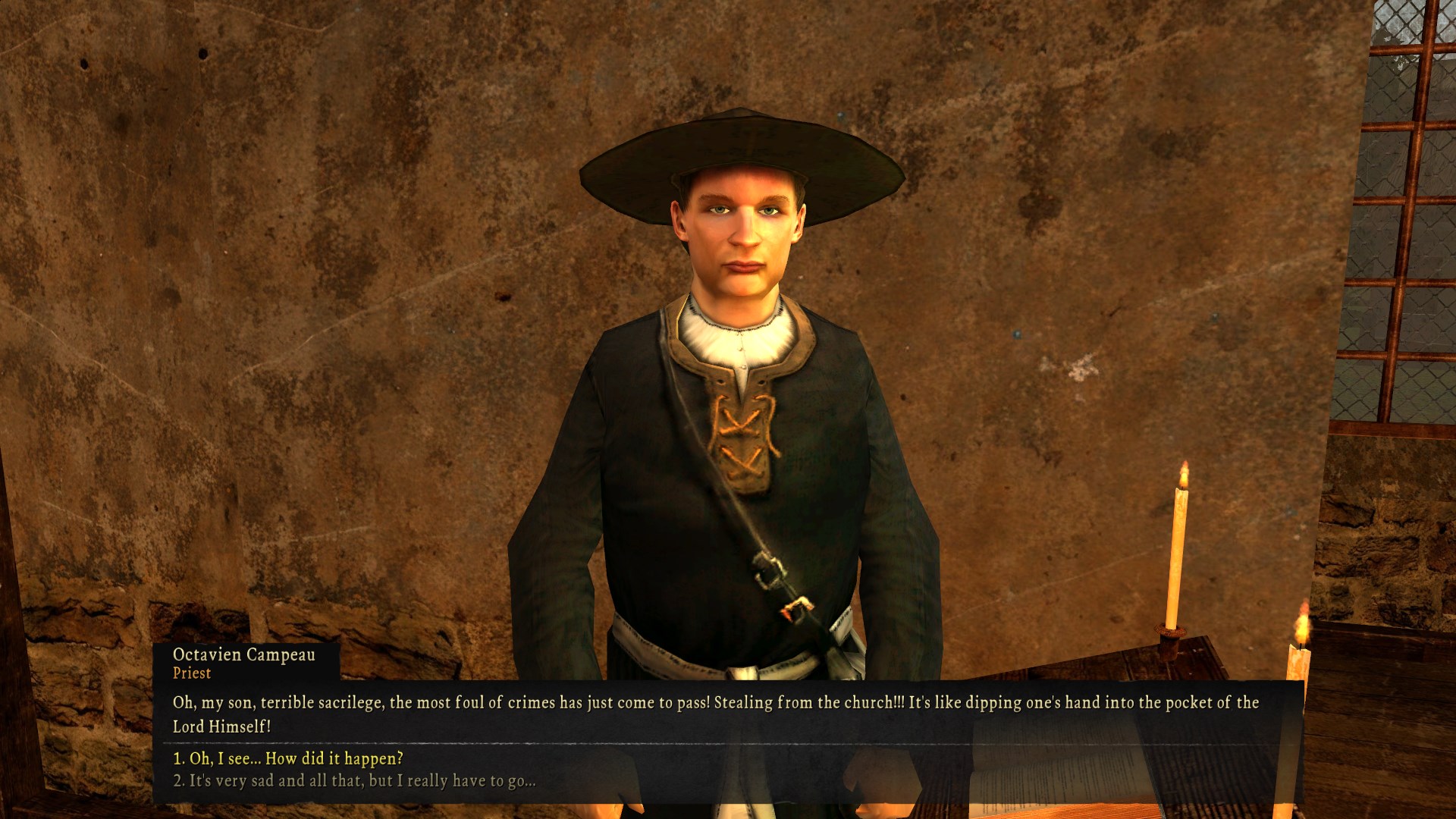Select "It's very sad" reply to leave

[x=354, y=780]
